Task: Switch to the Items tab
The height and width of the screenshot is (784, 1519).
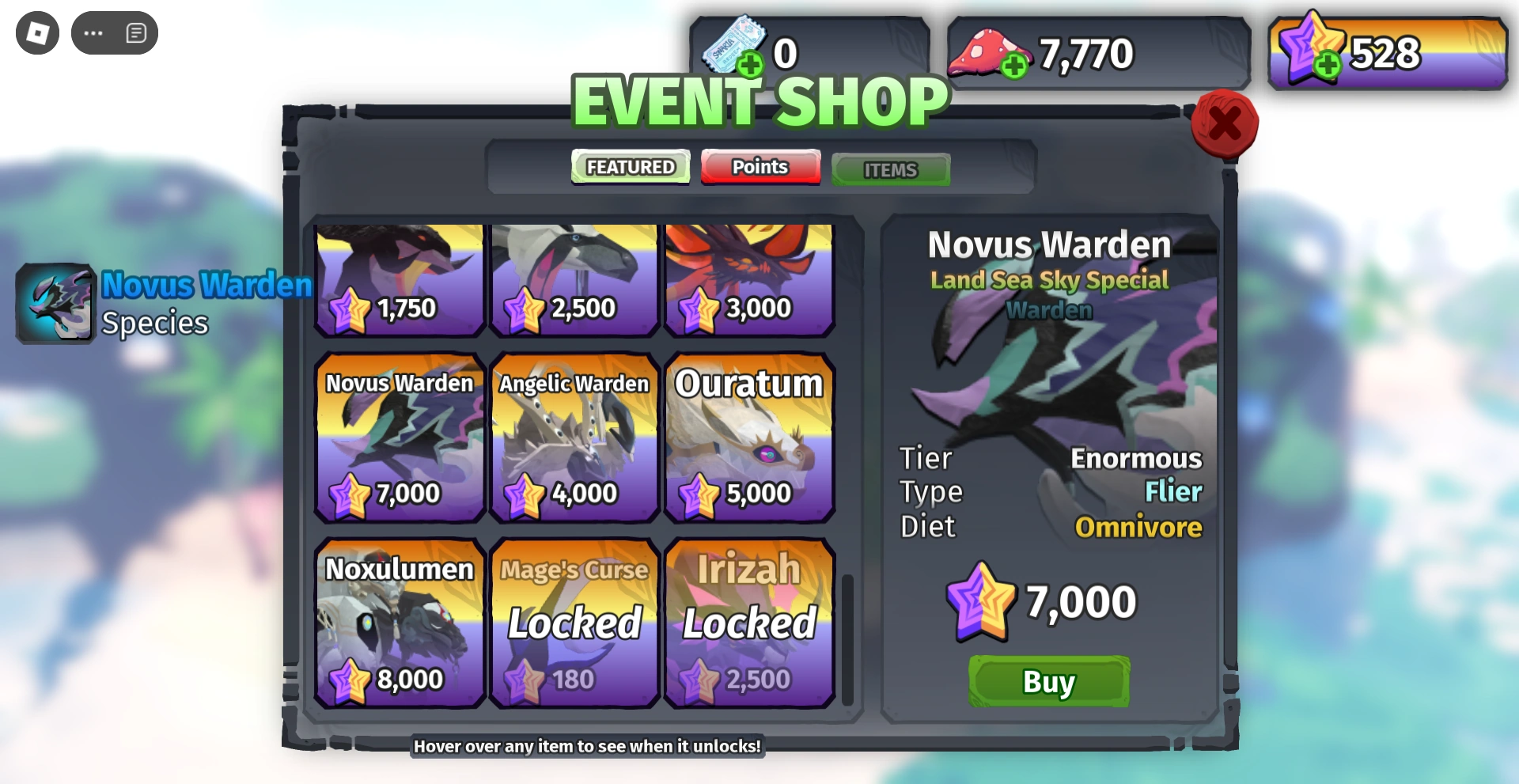Action: pyautogui.click(x=890, y=169)
